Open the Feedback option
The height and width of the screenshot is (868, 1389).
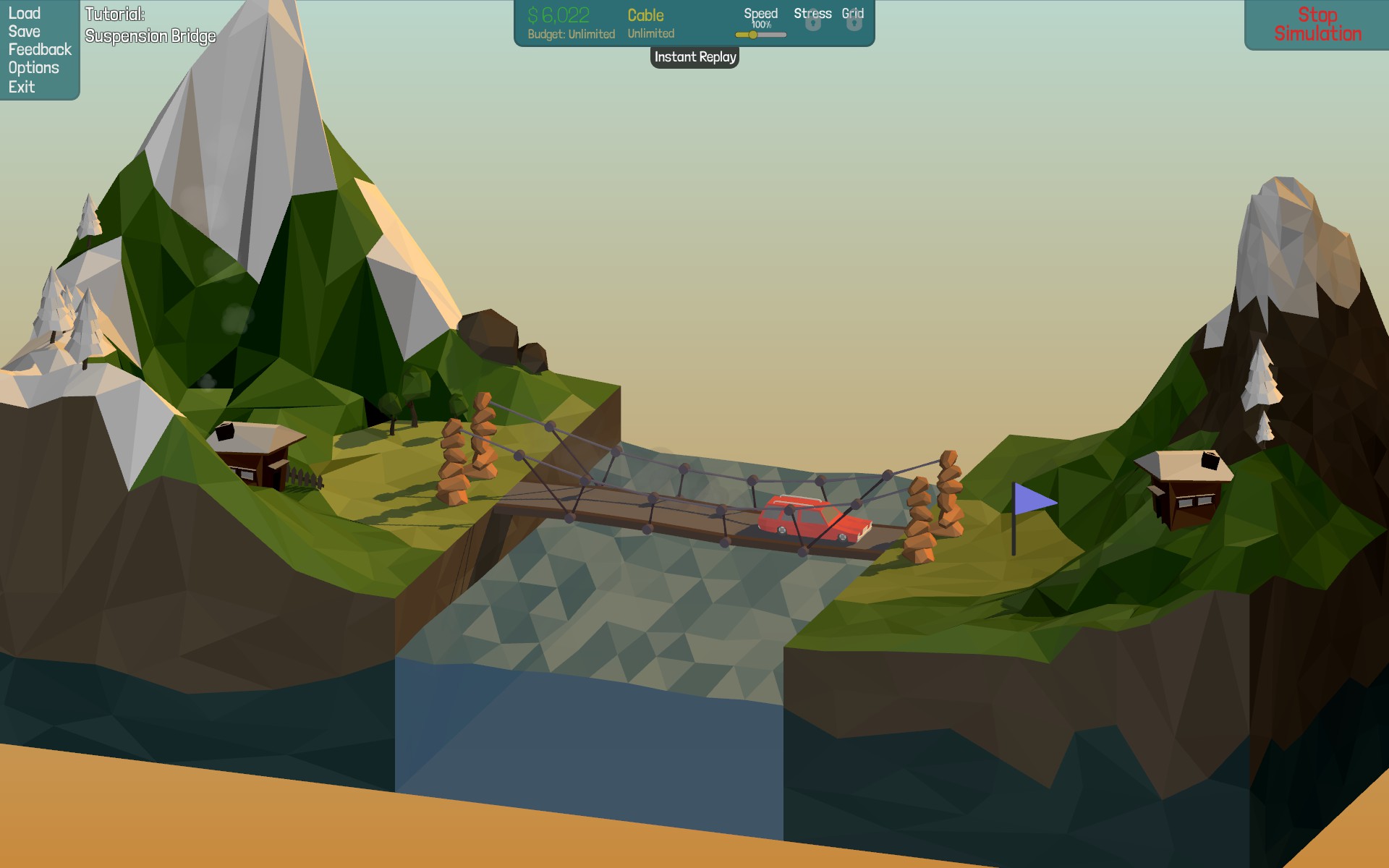tap(40, 50)
